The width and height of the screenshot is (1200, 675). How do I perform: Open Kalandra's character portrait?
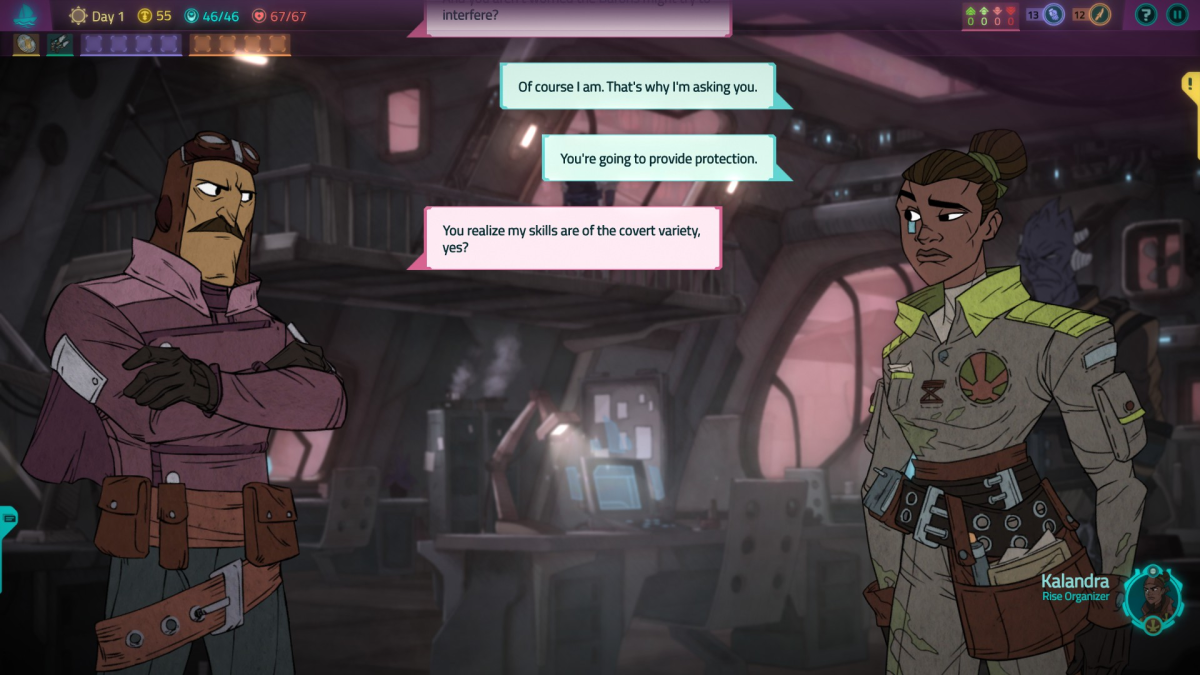(x=1152, y=599)
